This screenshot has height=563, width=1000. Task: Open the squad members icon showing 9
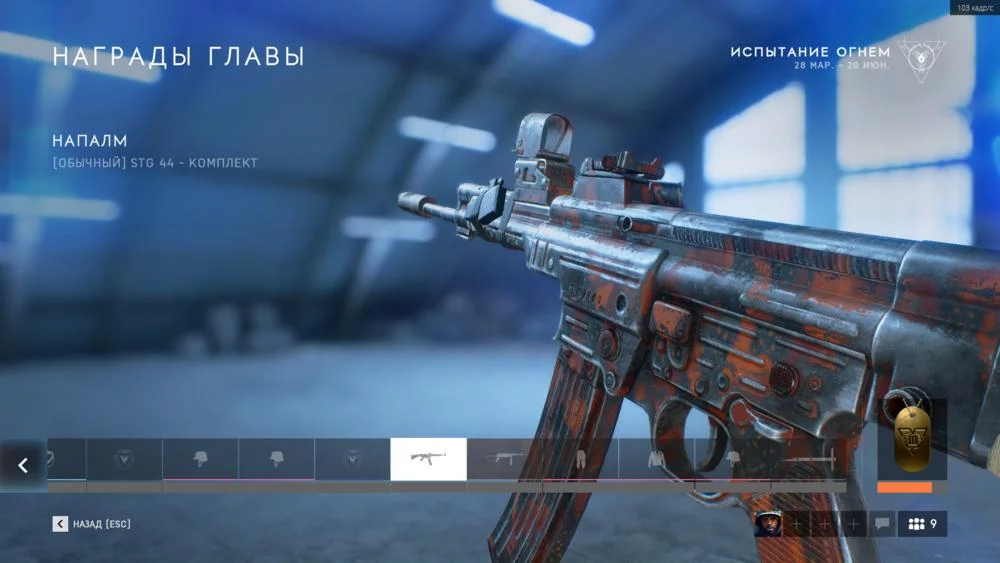pyautogui.click(x=922, y=524)
